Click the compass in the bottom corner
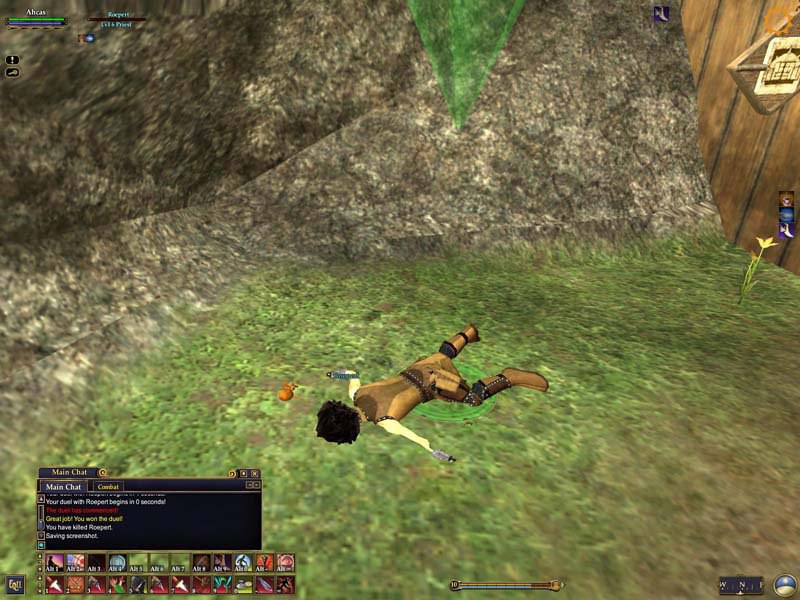The image size is (800, 600). tap(785, 585)
